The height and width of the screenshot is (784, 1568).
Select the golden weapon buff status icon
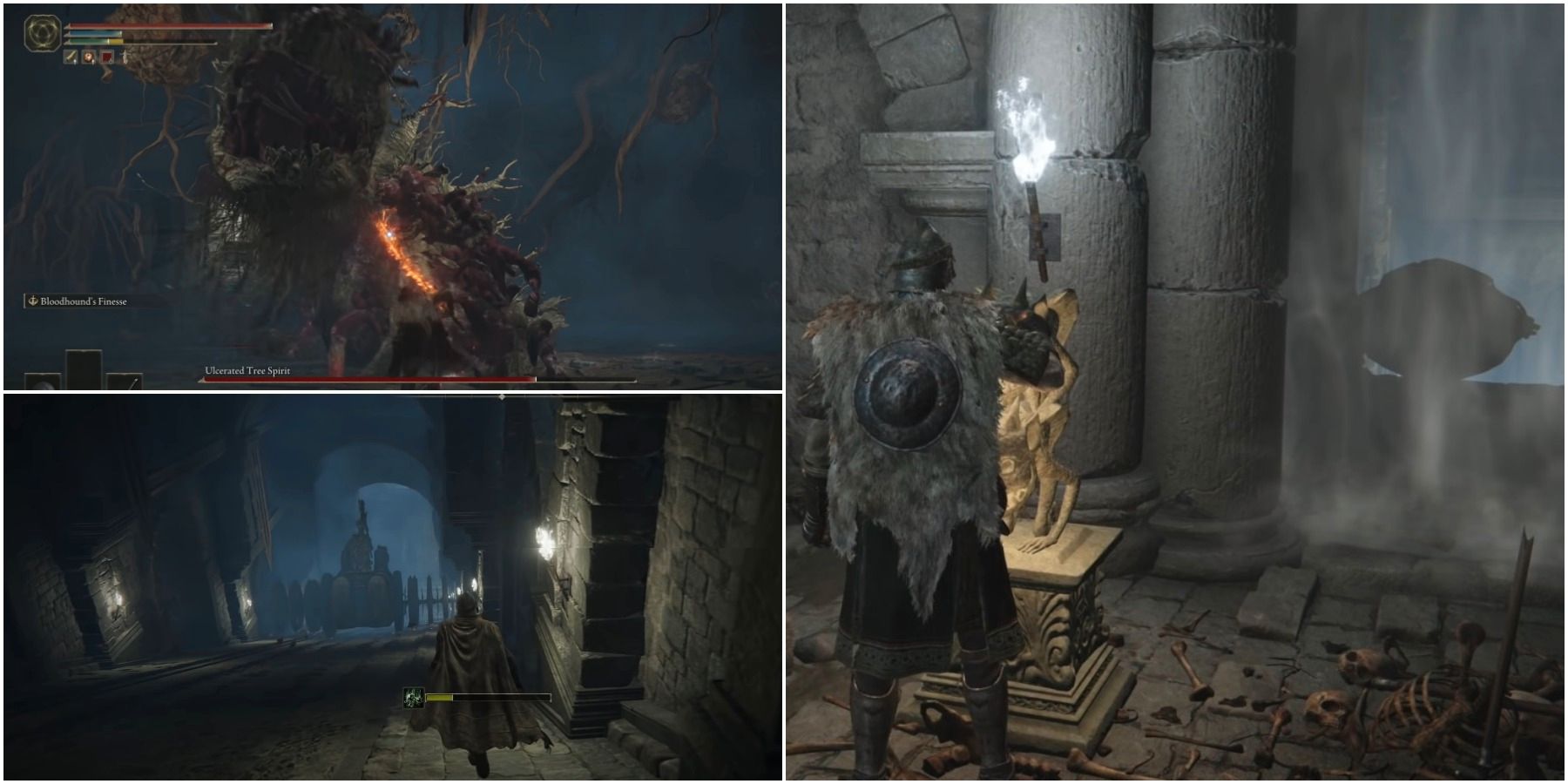(71, 57)
